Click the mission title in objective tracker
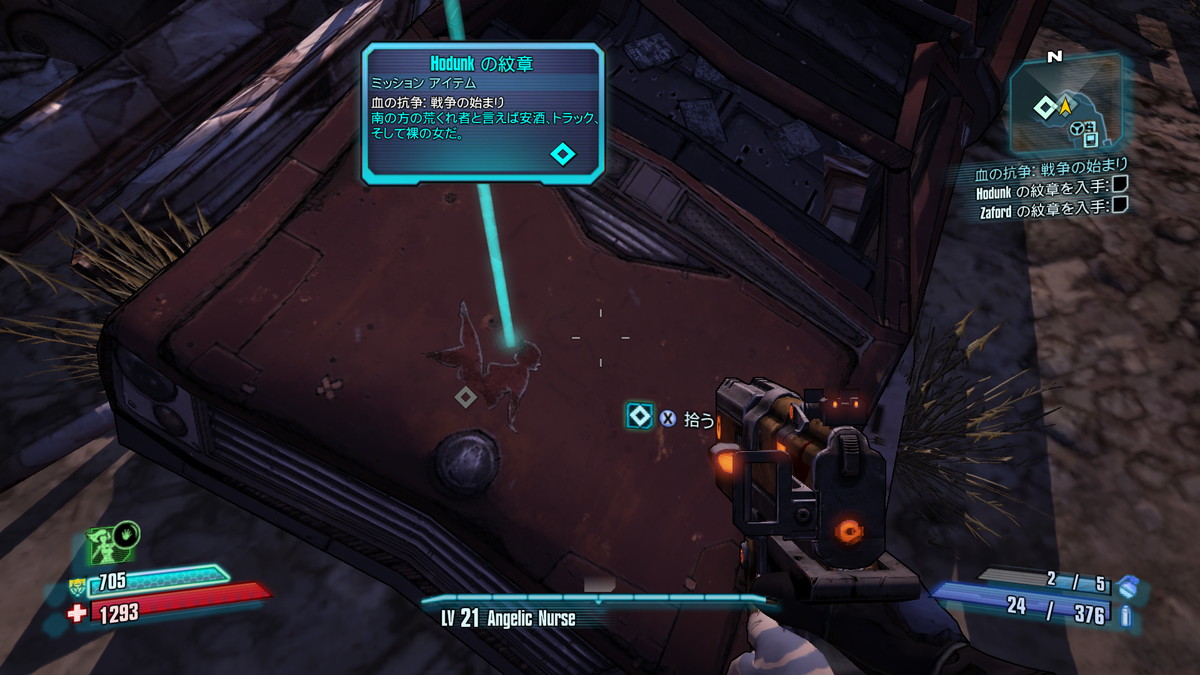 1058,166
